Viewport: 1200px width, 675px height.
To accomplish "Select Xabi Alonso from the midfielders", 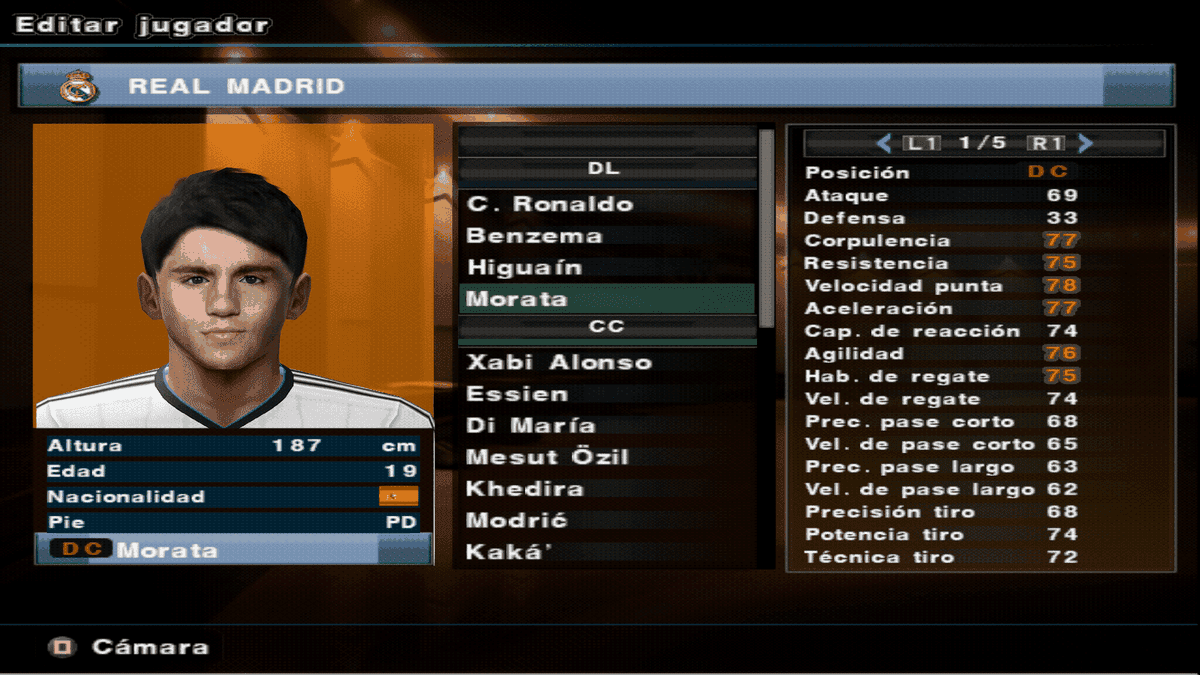I will pos(559,362).
